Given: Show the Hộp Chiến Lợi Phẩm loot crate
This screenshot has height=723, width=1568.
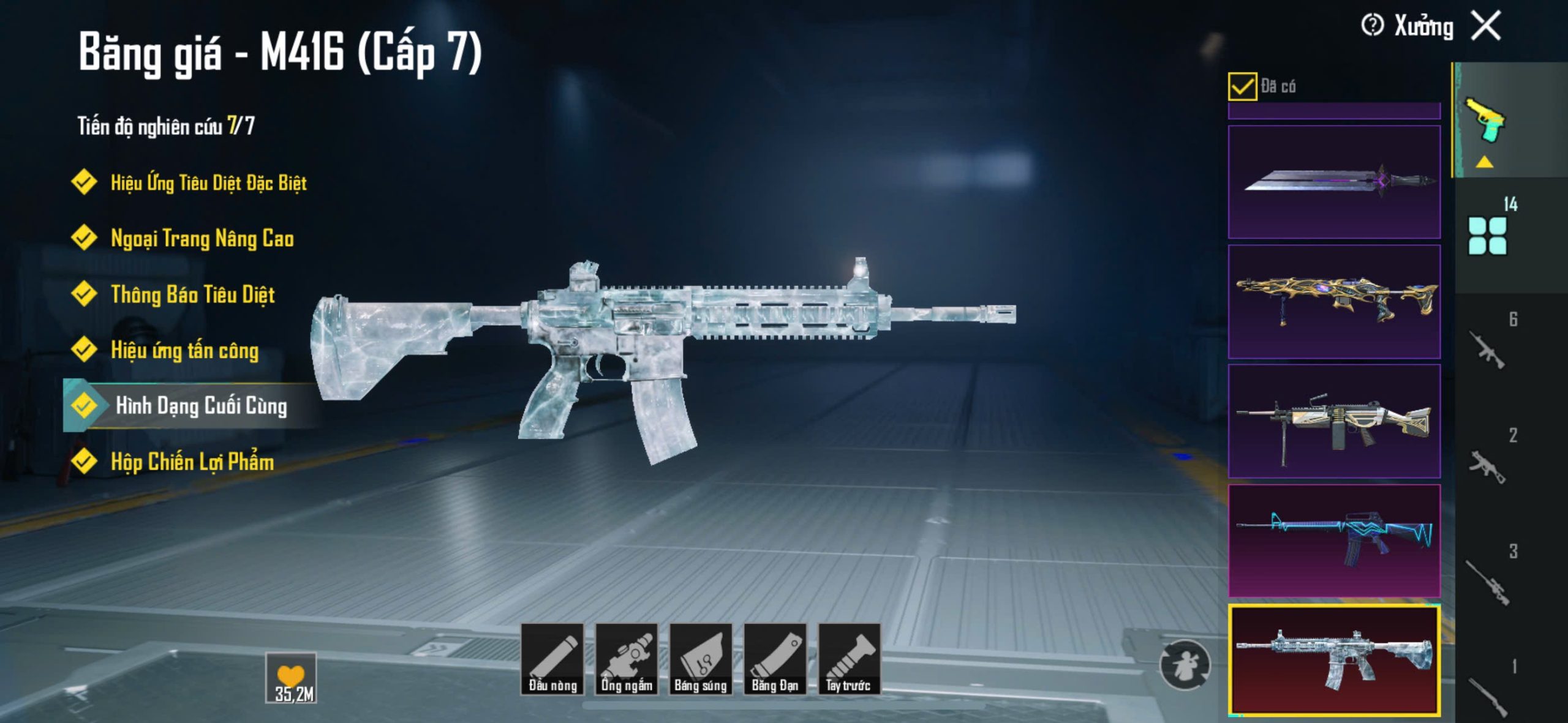Looking at the screenshot, I should pos(192,462).
